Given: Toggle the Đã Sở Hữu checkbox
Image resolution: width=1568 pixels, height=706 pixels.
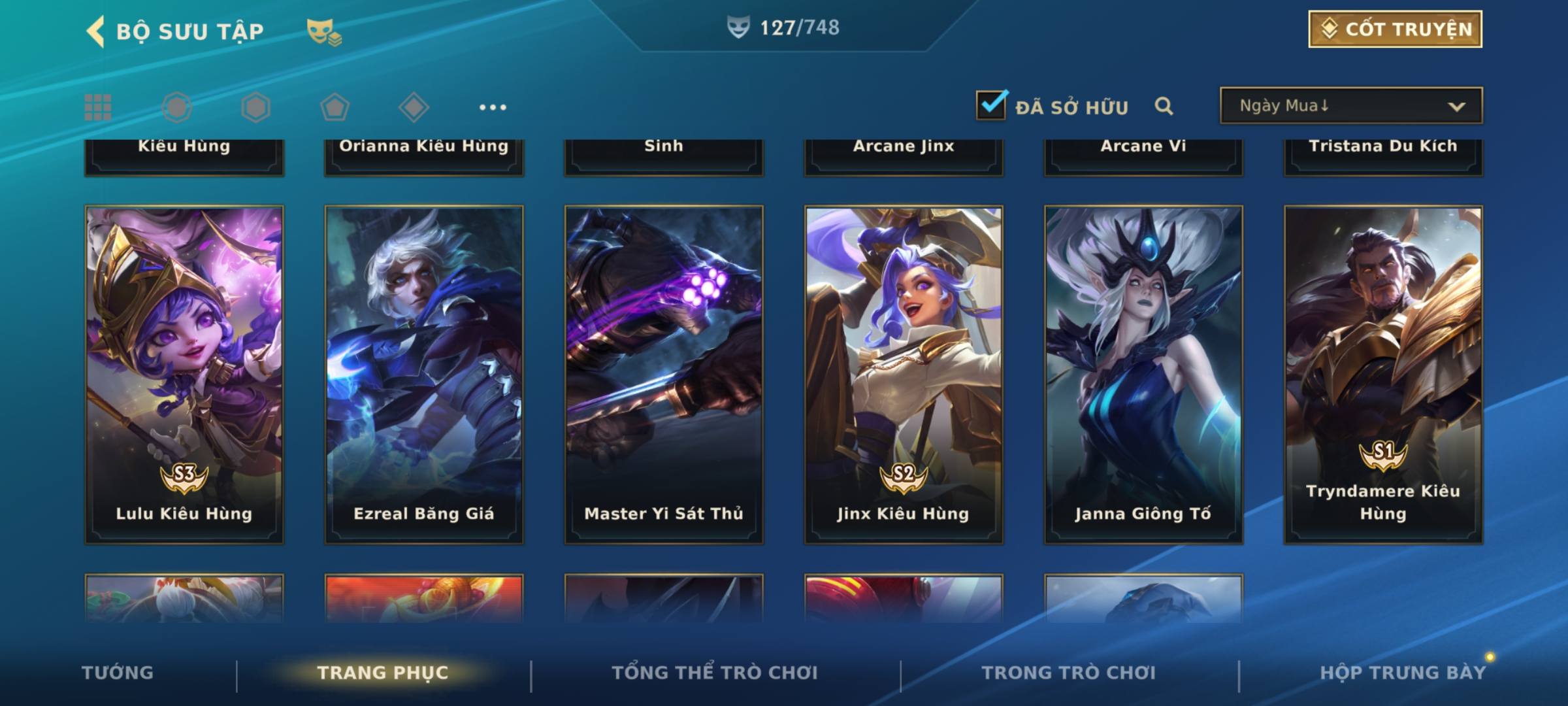Looking at the screenshot, I should 991,105.
